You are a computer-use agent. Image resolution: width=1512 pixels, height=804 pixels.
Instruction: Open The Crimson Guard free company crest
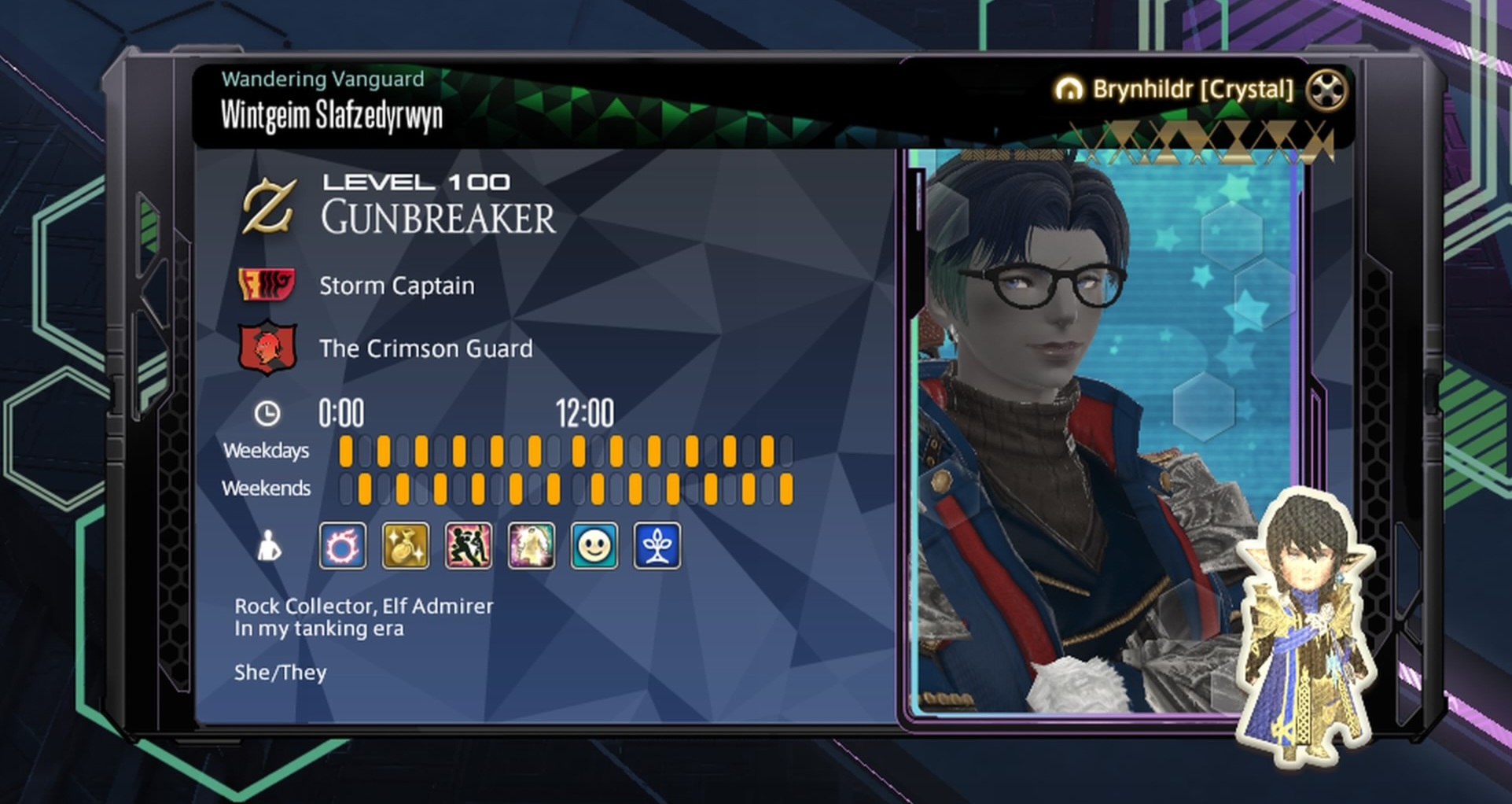coord(267,348)
